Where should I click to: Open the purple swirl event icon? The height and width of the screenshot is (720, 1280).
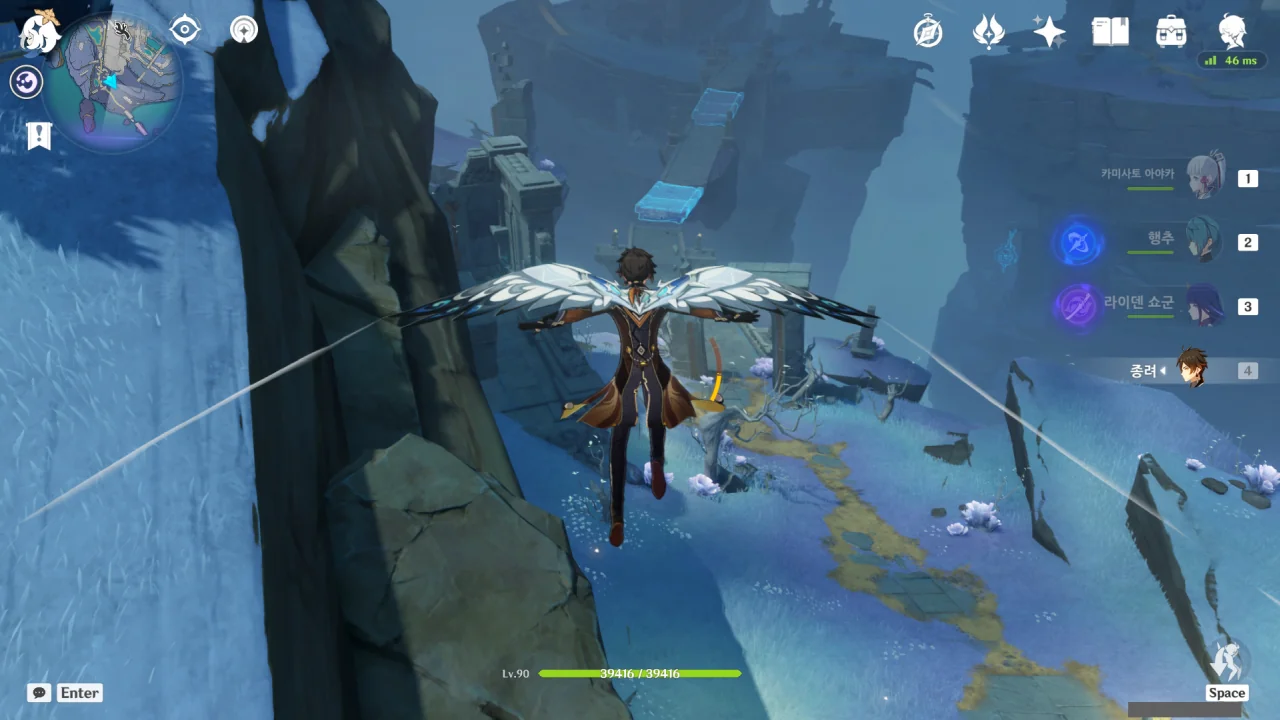[x=26, y=82]
